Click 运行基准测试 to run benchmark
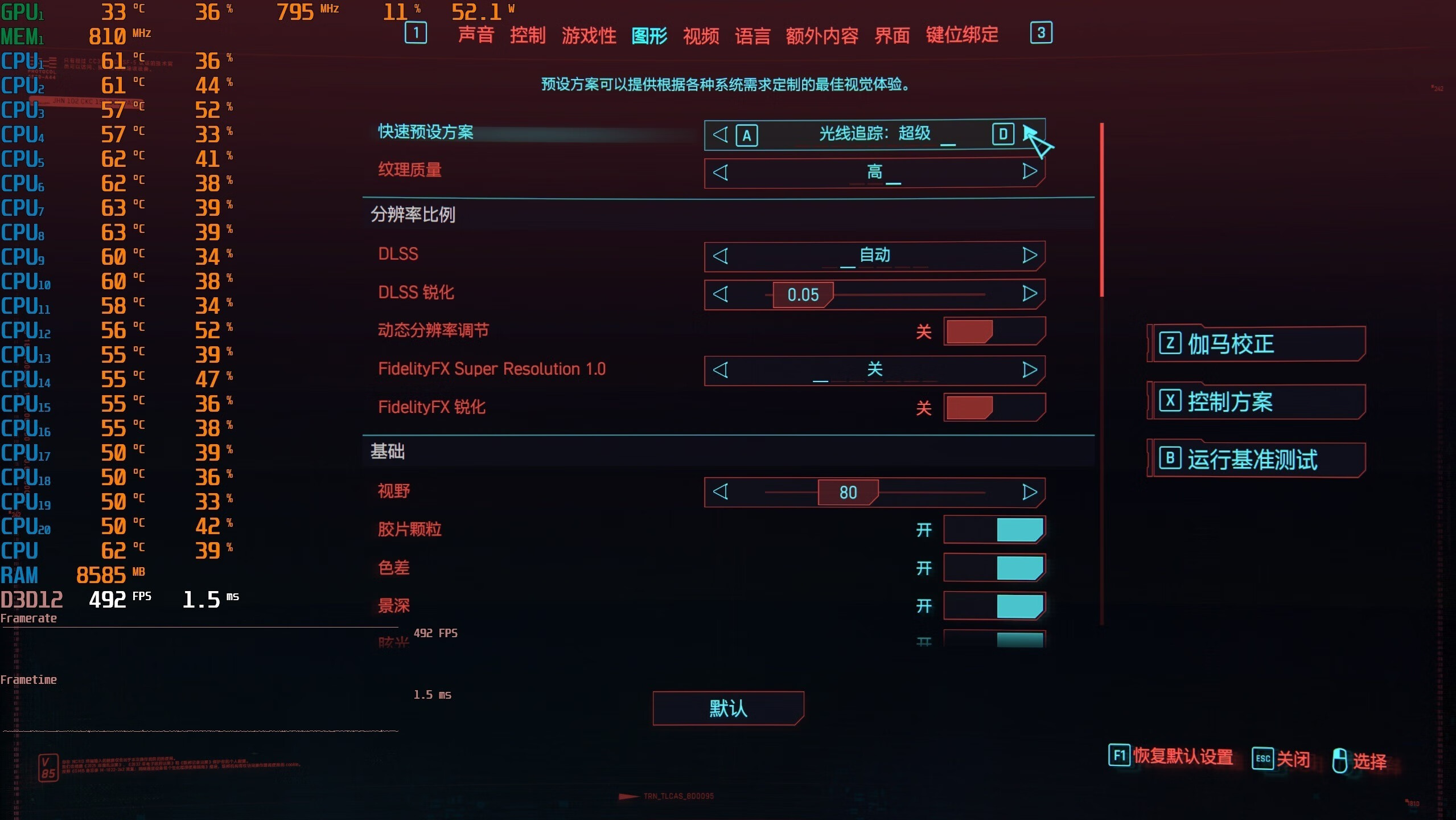Image resolution: width=1456 pixels, height=820 pixels. [x=1252, y=460]
